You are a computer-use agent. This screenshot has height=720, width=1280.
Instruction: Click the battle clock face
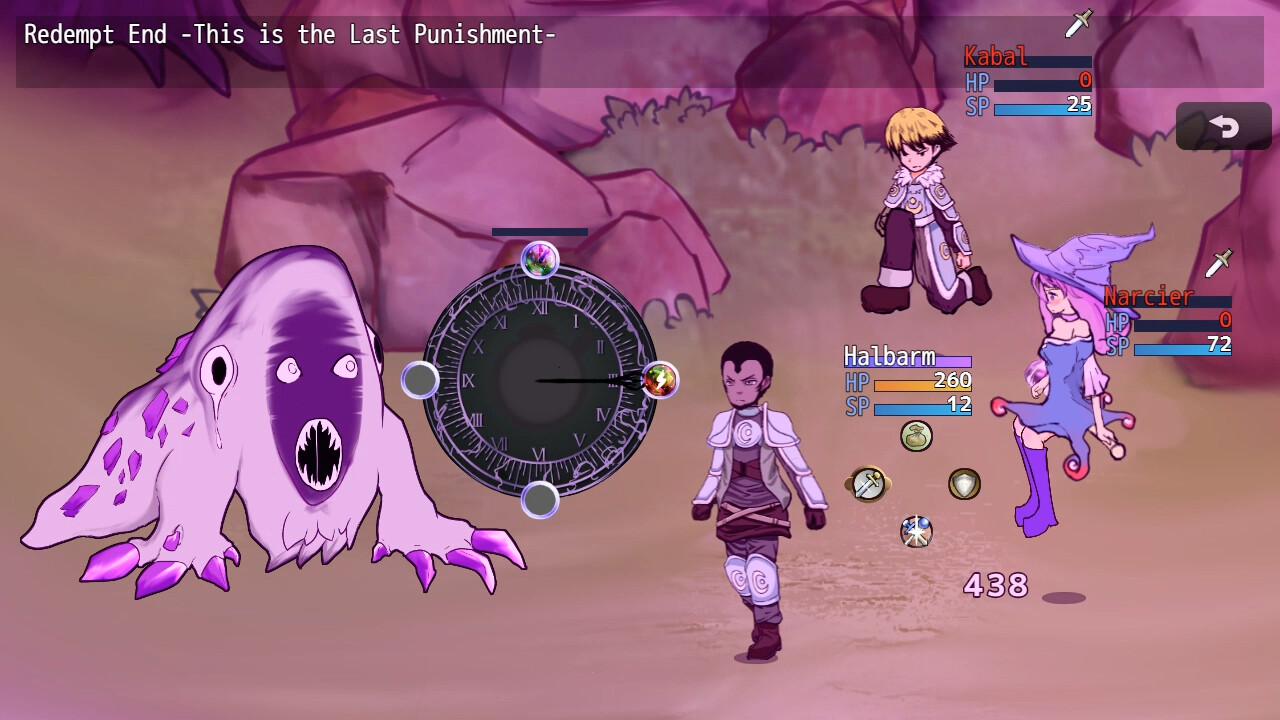tap(537, 380)
